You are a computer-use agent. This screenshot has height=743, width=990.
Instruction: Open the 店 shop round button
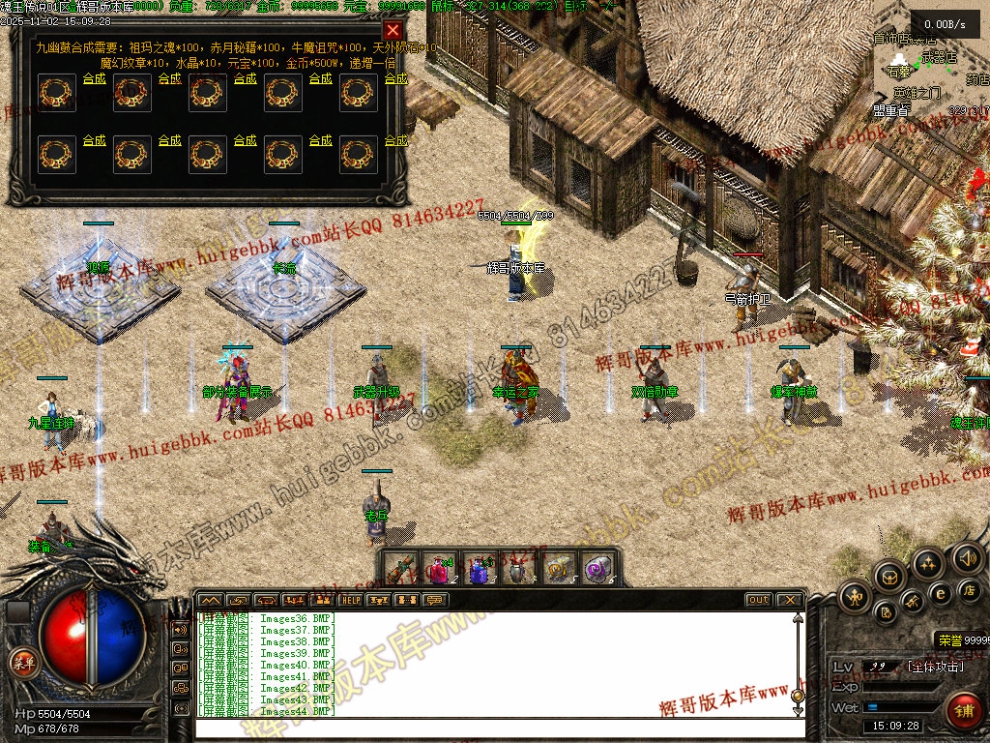click(x=967, y=590)
